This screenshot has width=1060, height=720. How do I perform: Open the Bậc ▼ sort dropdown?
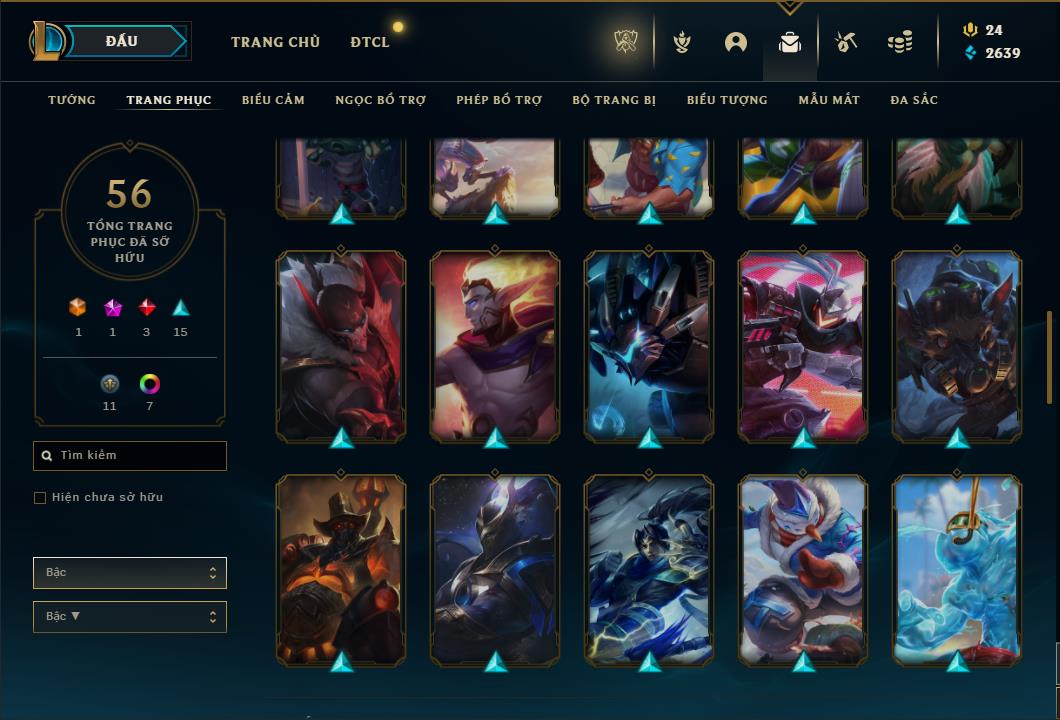(130, 617)
